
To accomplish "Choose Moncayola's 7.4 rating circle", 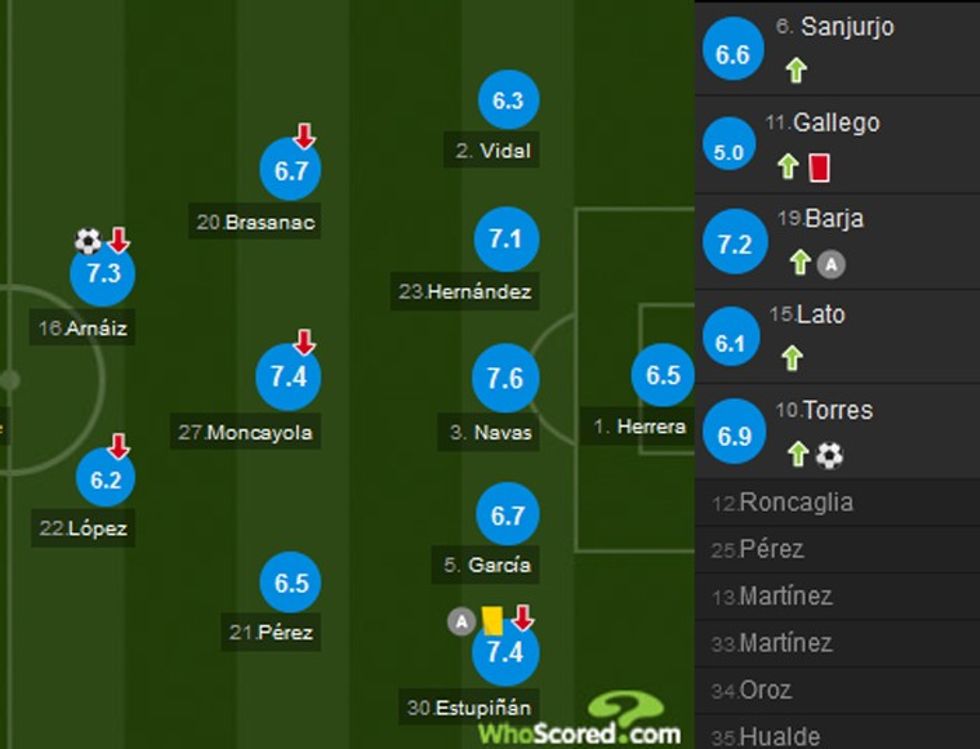I will (x=288, y=376).
